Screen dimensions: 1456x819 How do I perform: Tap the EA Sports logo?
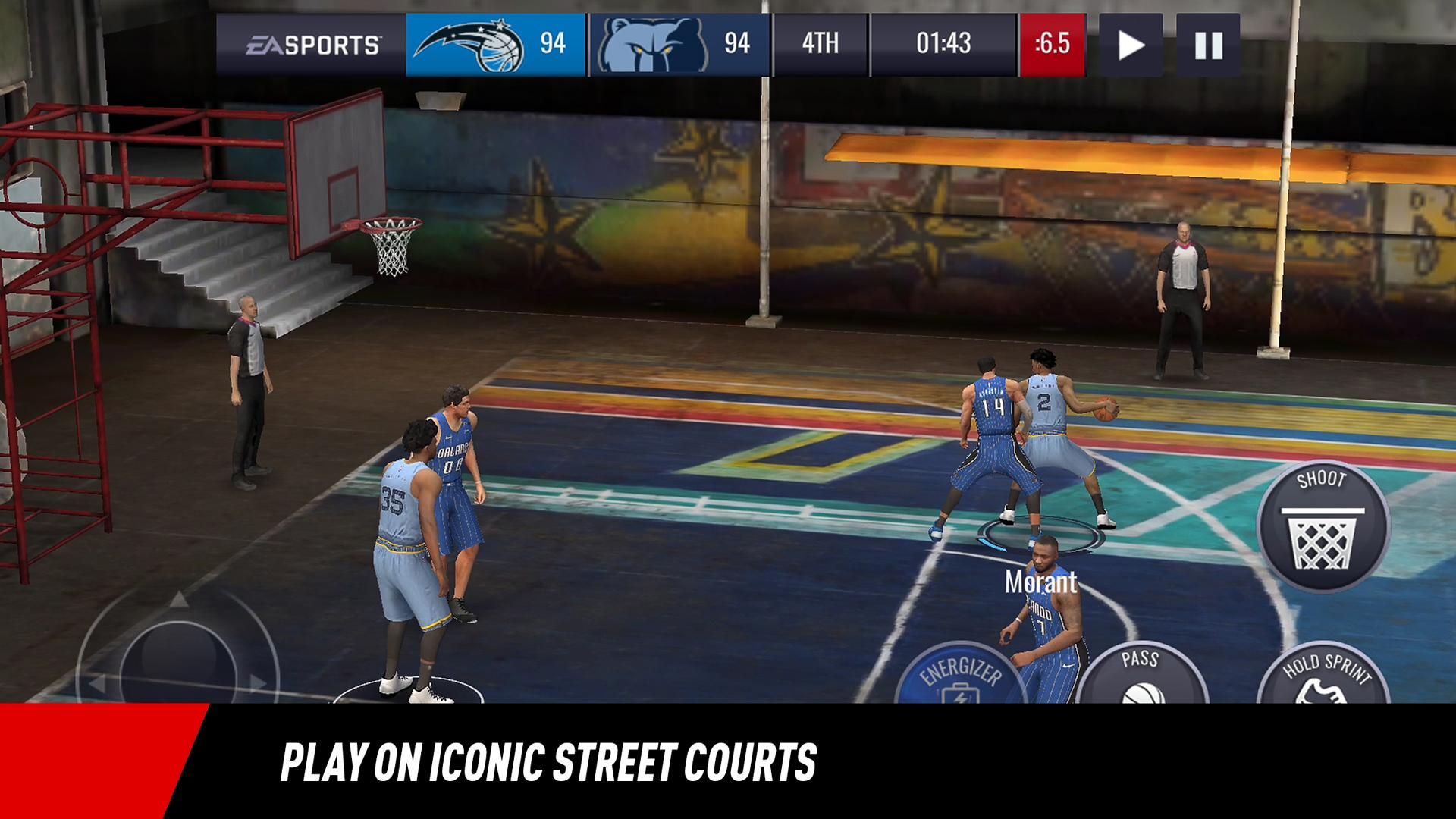(x=312, y=43)
